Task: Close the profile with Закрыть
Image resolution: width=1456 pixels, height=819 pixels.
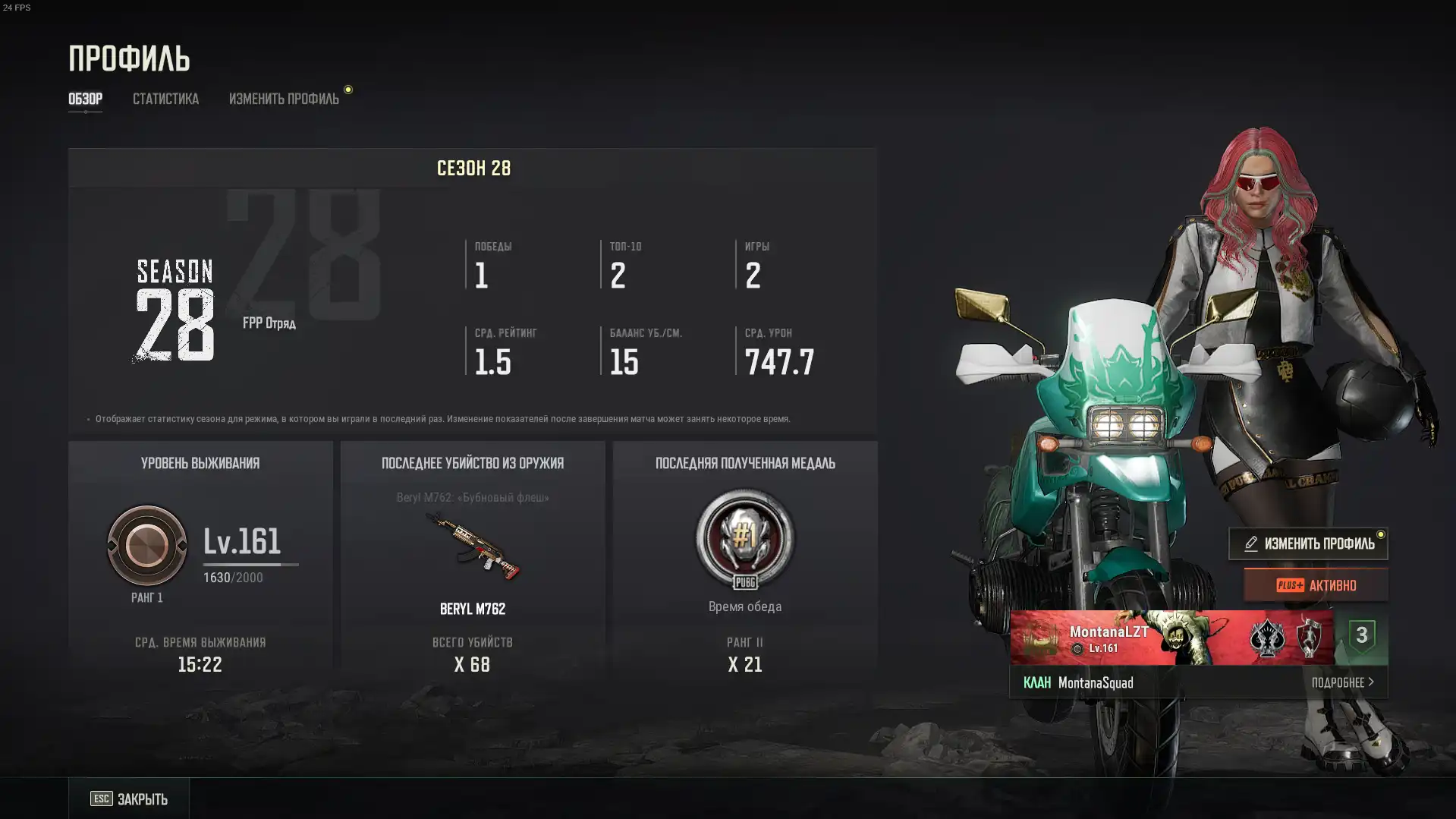Action: (129, 799)
